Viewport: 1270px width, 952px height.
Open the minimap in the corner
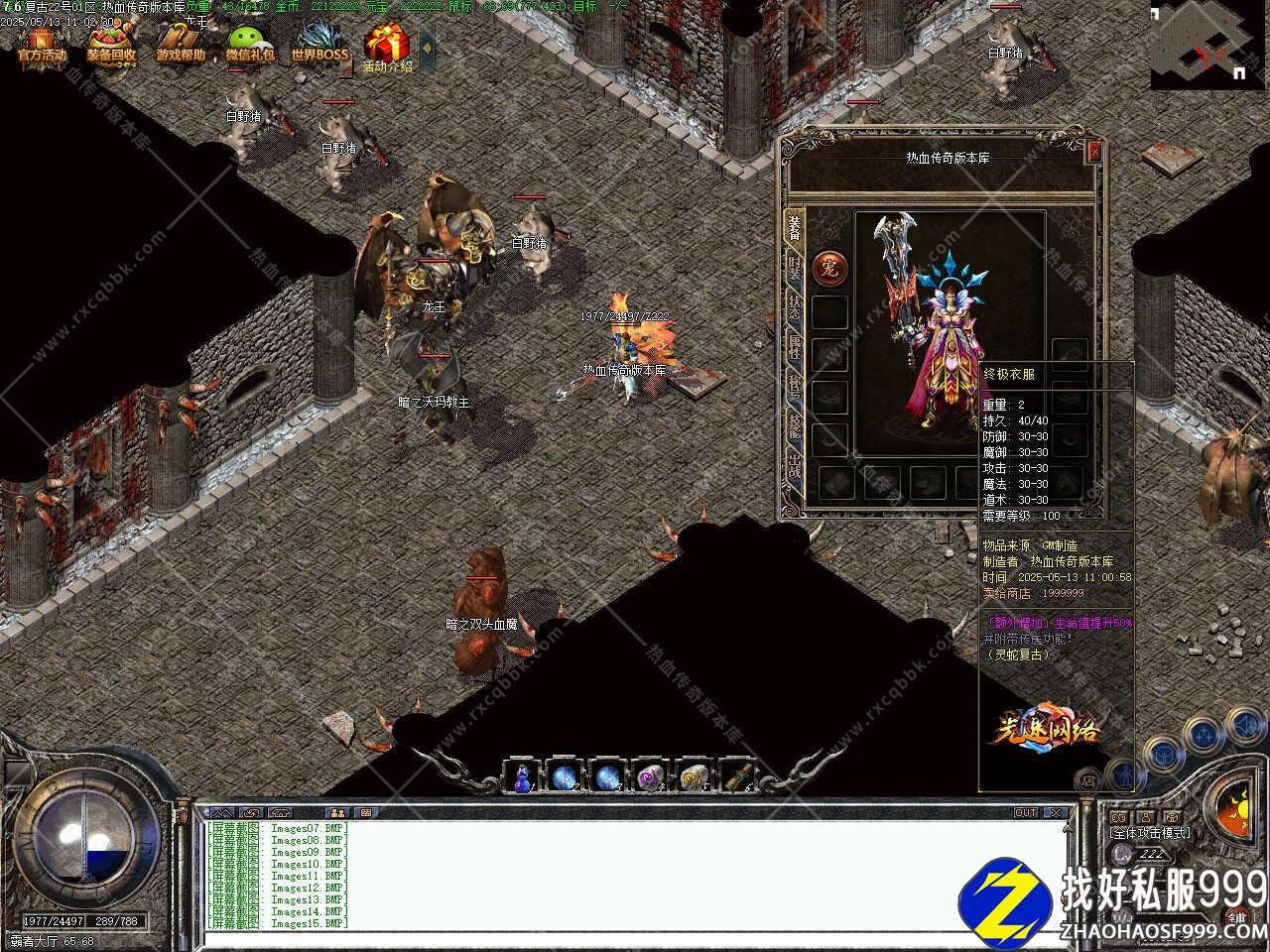click(x=1207, y=46)
